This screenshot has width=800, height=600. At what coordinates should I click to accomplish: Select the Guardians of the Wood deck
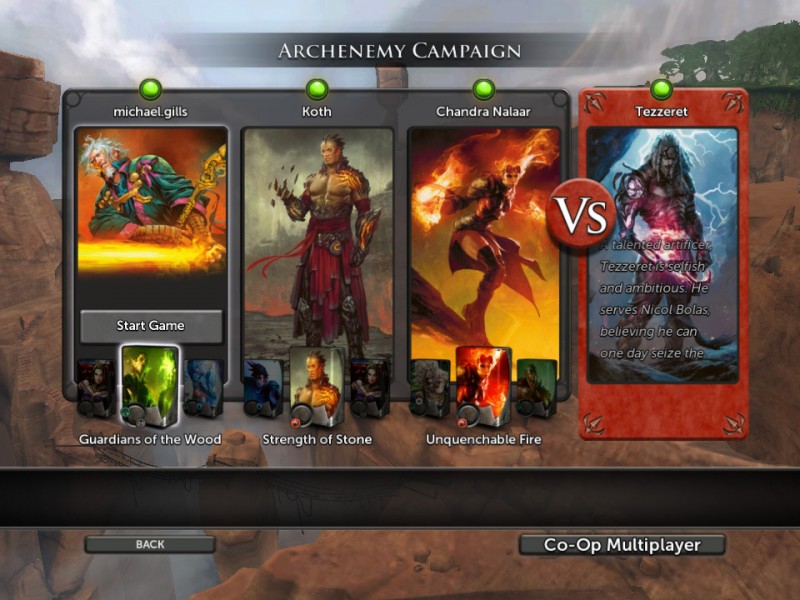[x=150, y=385]
